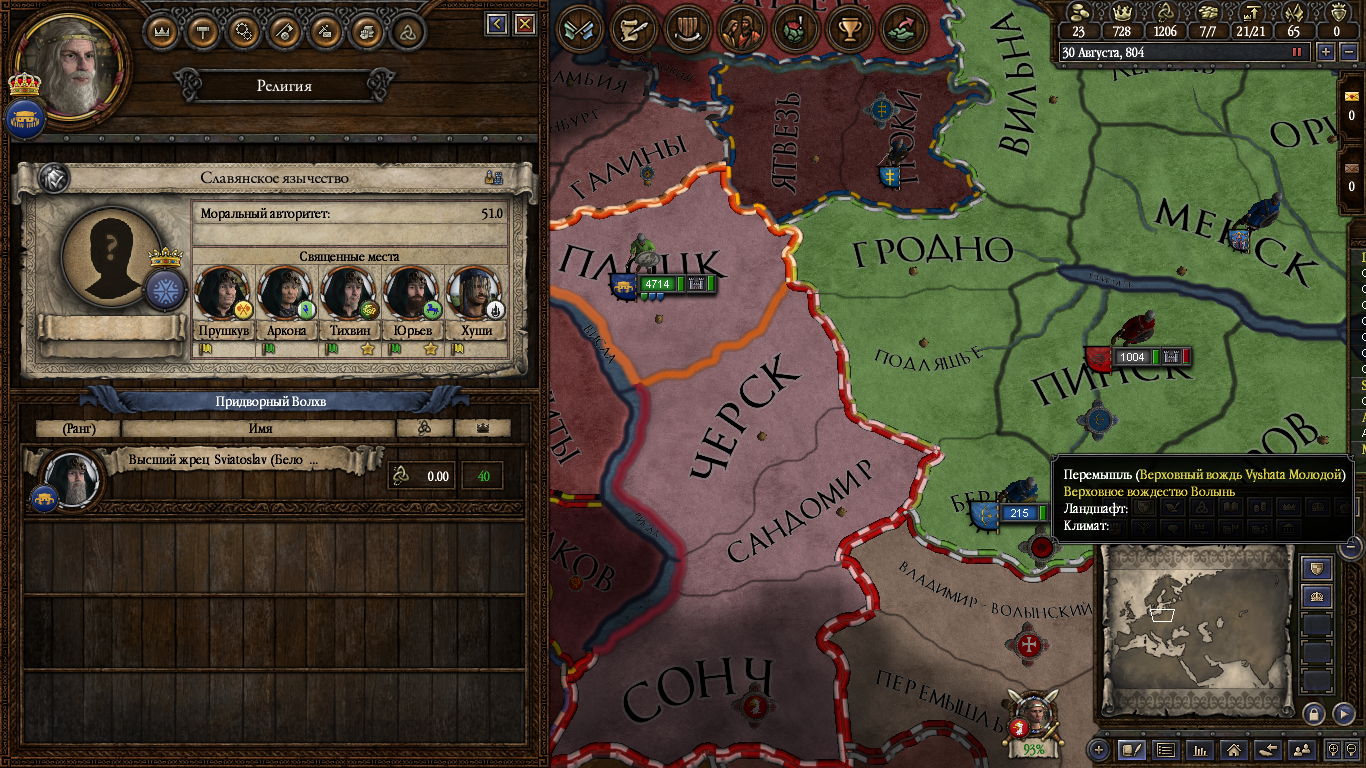
Task: Select the Хуши holy site
Action: [477, 293]
